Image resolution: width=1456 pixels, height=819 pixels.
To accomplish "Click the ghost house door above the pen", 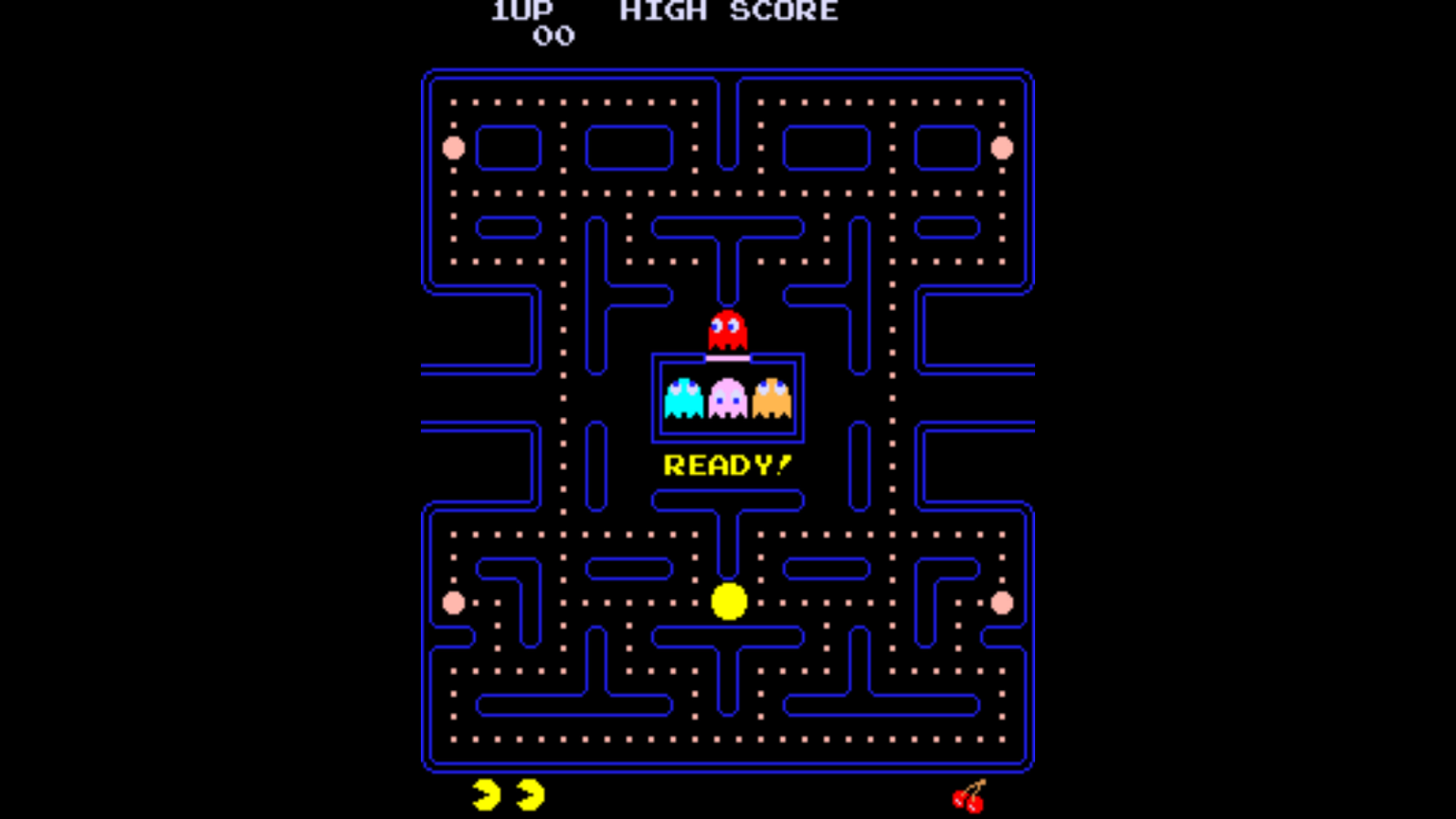I will 726,356.
